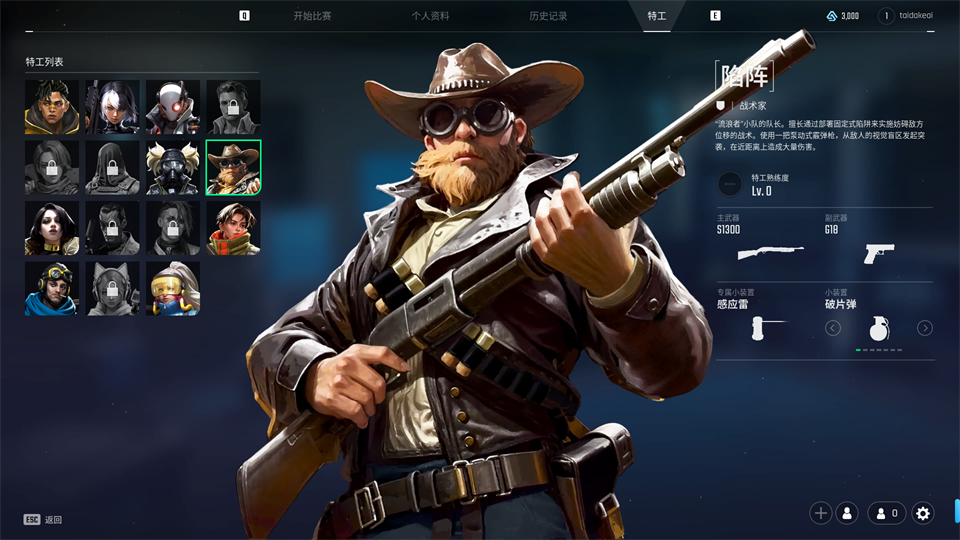Select the cowboy hat agent portrait
The image size is (960, 540).
[x=233, y=167]
